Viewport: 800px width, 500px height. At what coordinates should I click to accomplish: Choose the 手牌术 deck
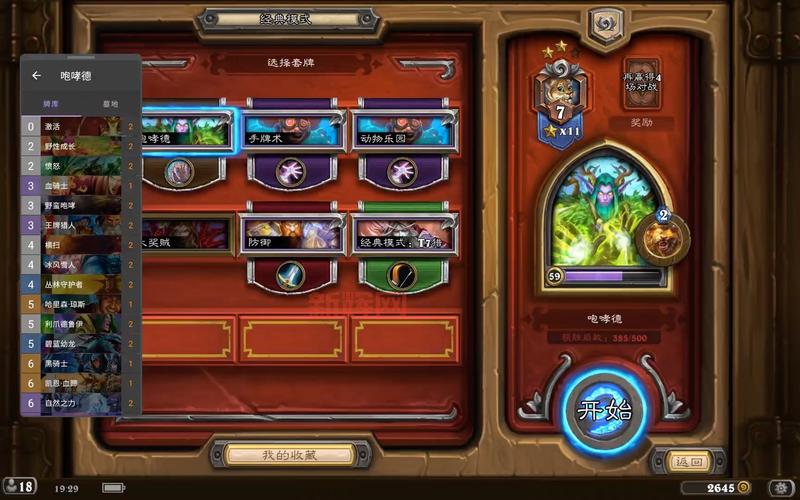(290, 136)
